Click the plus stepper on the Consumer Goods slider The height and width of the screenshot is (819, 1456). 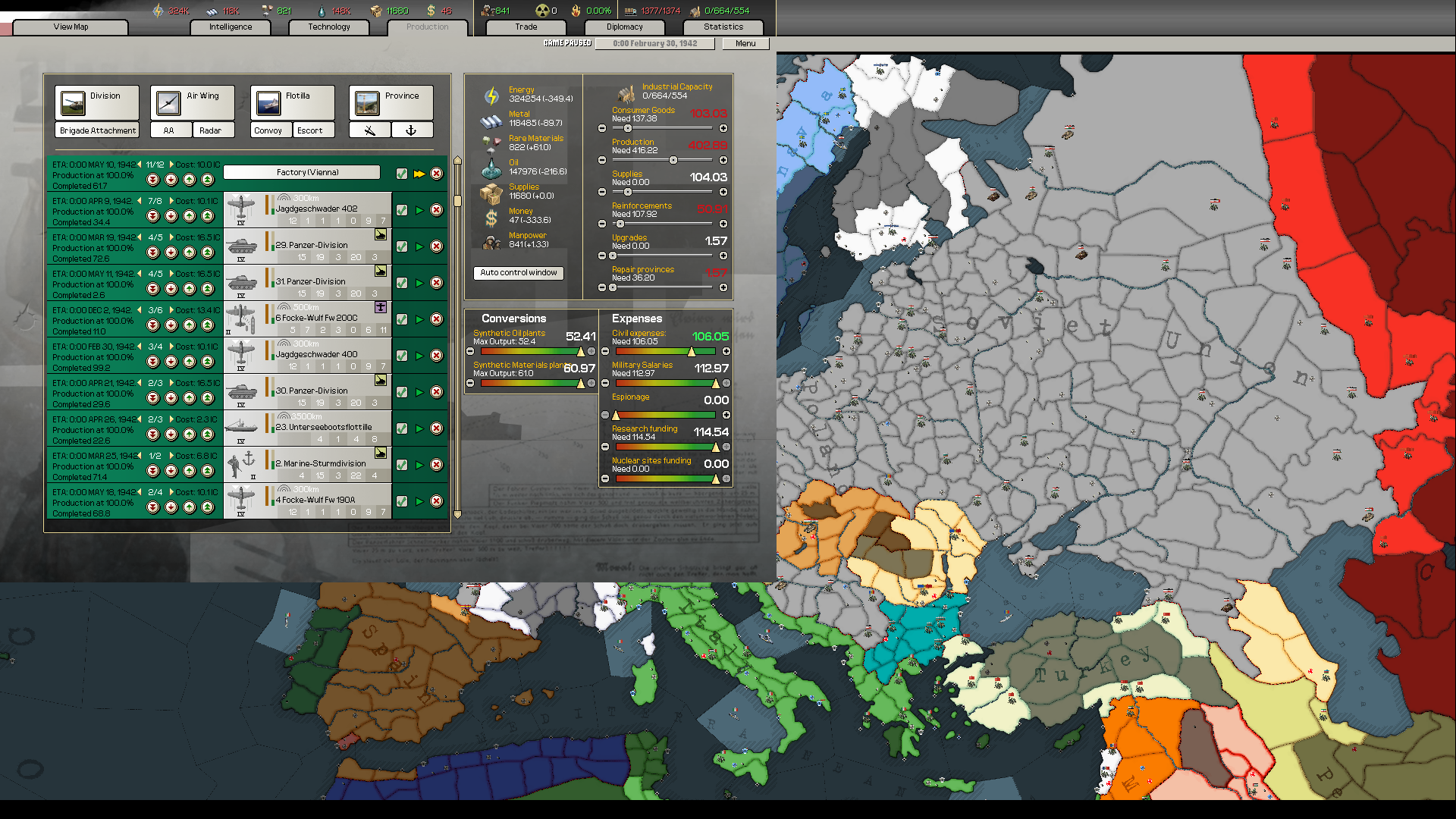[723, 129]
